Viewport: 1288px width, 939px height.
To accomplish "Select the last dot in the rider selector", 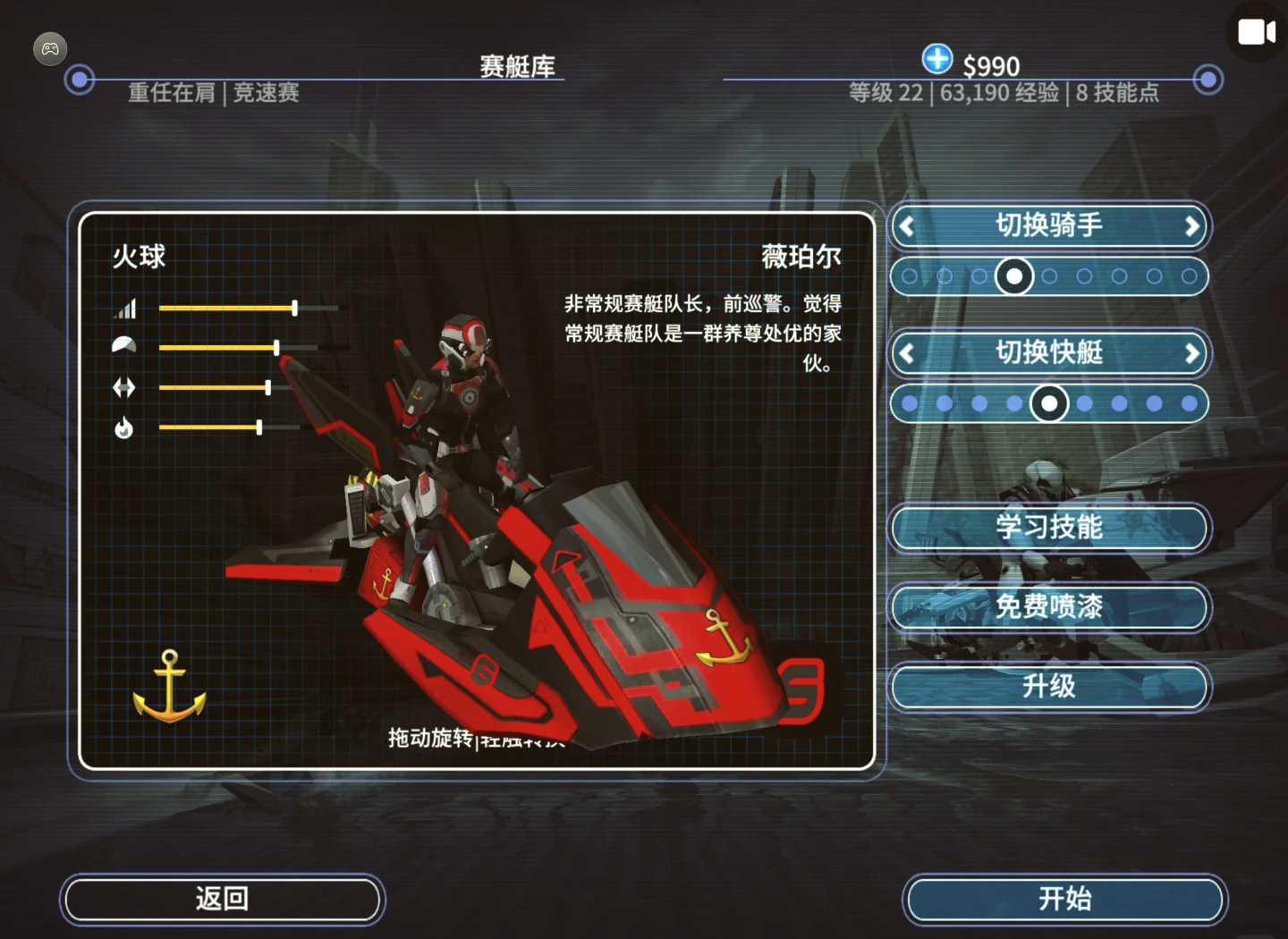I will pos(1189,276).
